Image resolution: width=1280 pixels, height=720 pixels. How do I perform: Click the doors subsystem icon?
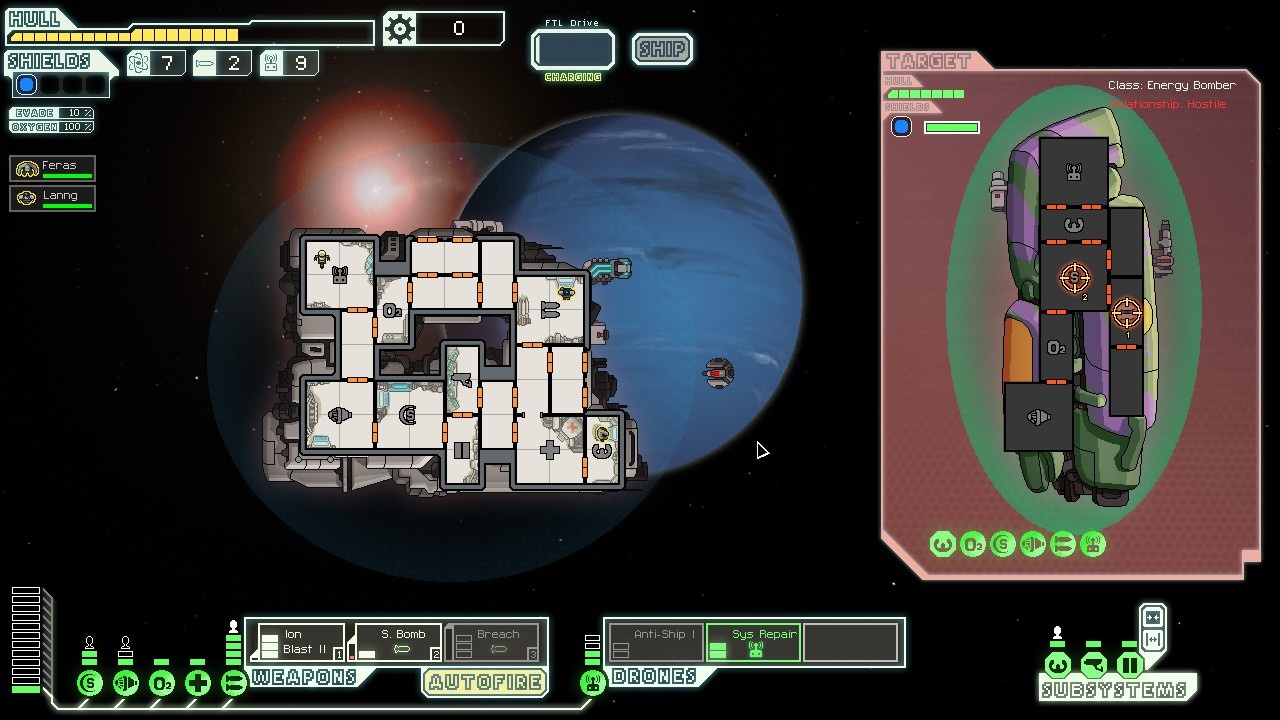coord(1129,665)
